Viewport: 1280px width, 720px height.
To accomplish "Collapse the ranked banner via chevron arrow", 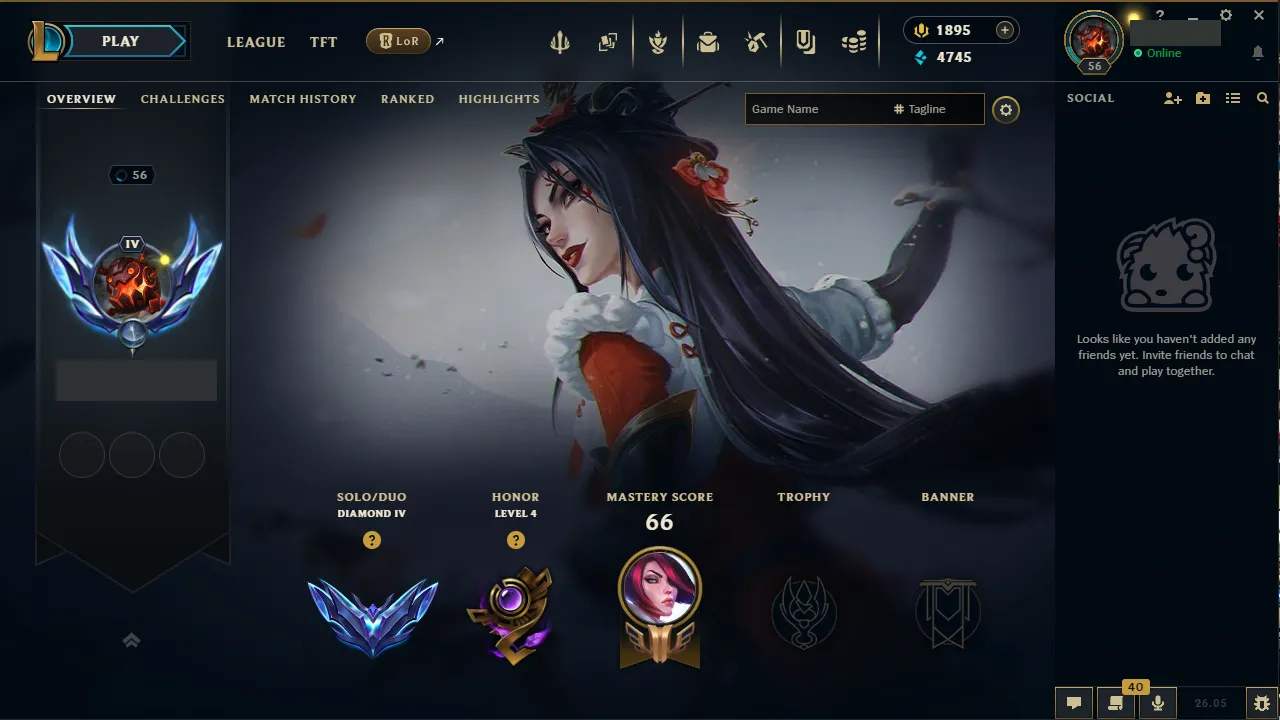I will pyautogui.click(x=131, y=640).
